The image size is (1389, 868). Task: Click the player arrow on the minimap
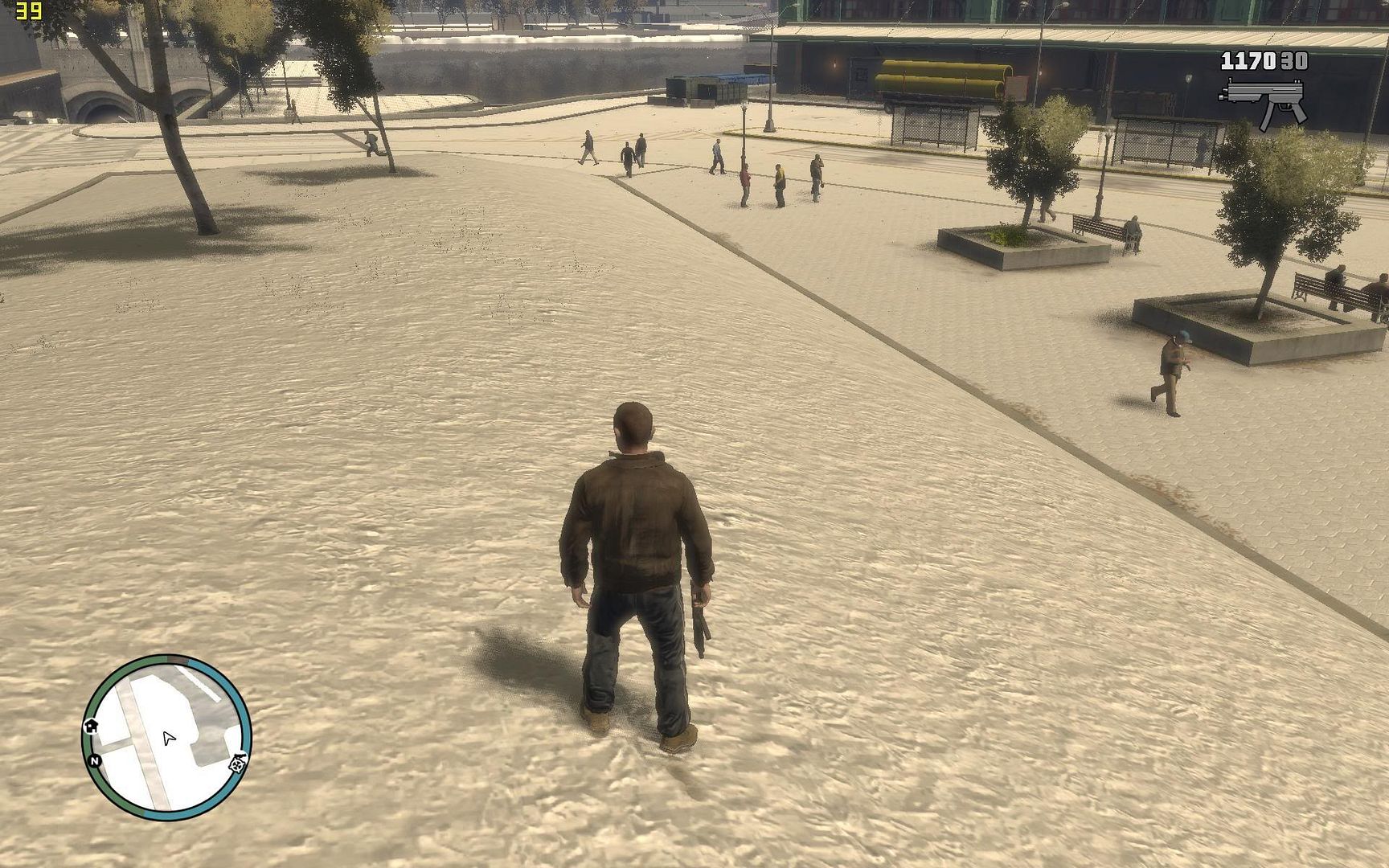(168, 738)
